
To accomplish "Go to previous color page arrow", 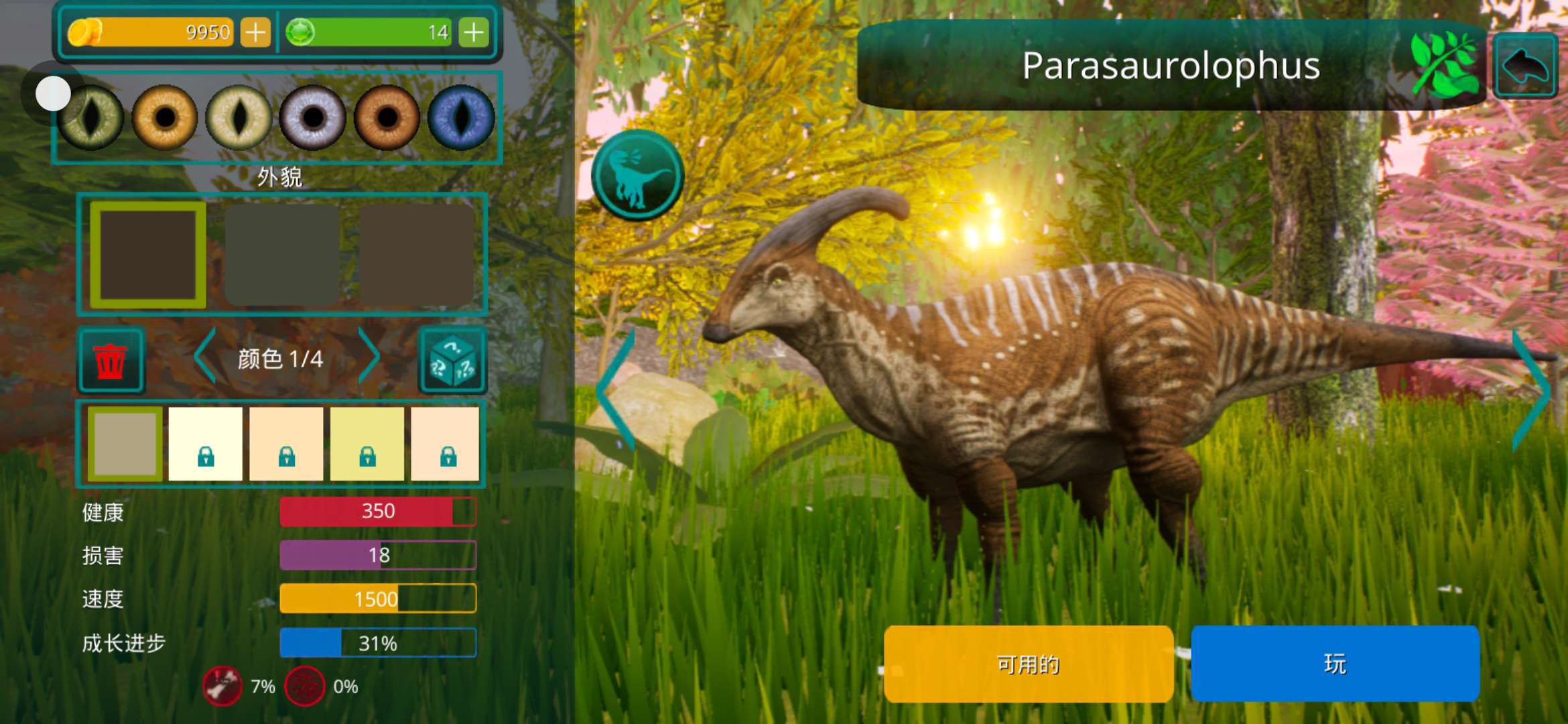I will coord(205,357).
